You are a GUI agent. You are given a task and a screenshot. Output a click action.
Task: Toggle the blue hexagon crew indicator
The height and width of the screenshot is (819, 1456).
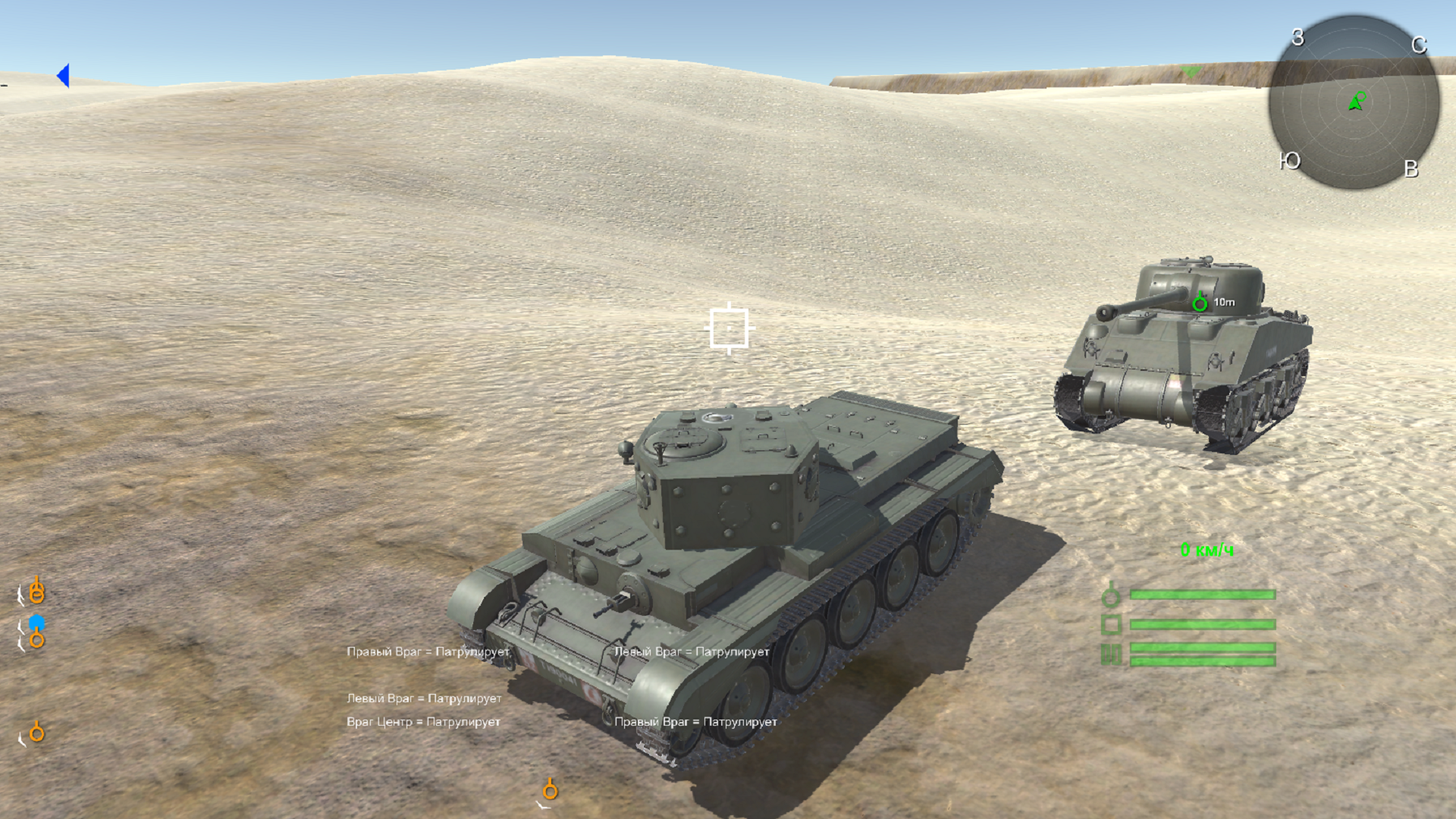tap(36, 621)
